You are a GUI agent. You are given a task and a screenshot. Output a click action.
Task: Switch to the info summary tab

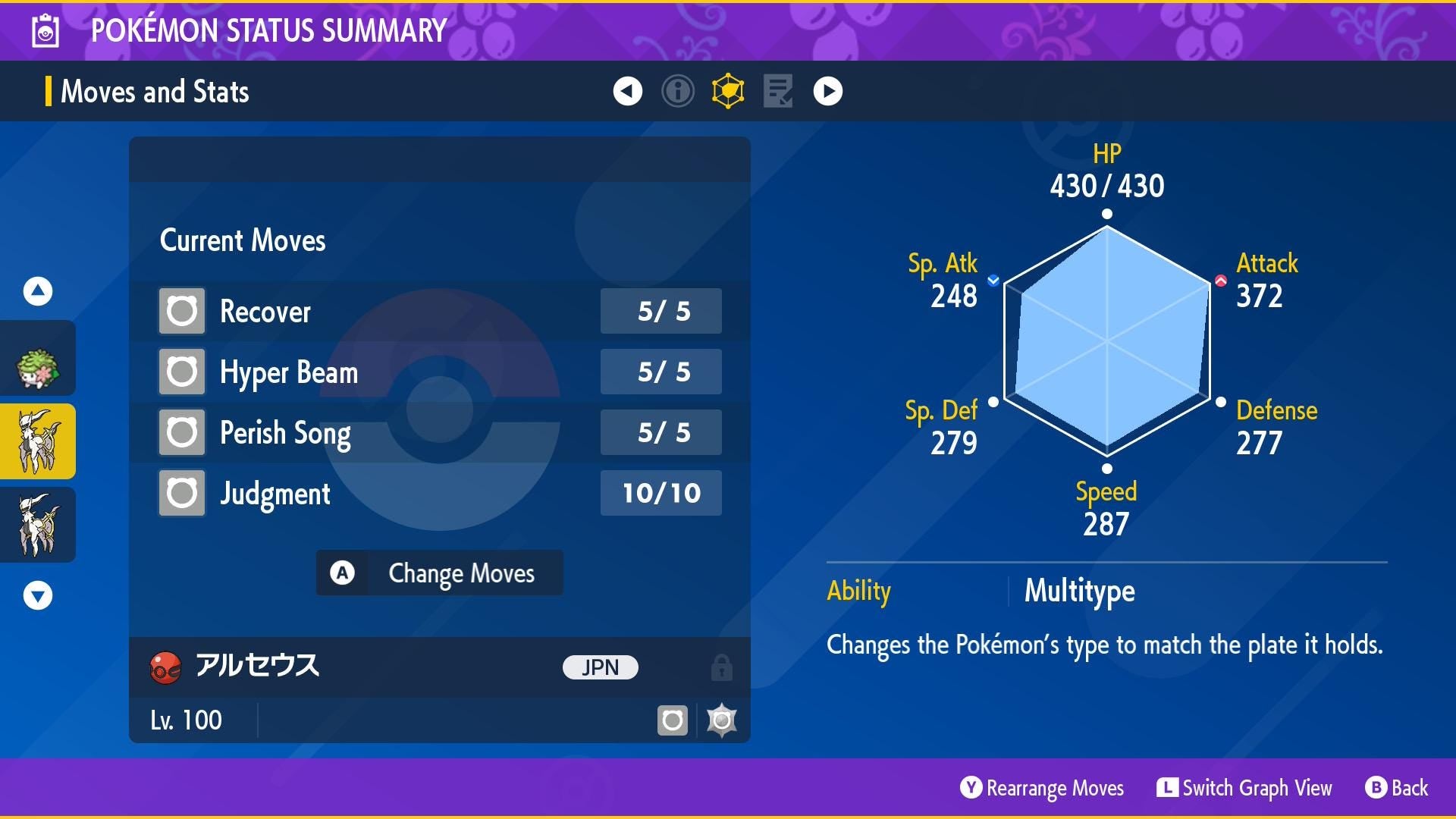point(677,91)
